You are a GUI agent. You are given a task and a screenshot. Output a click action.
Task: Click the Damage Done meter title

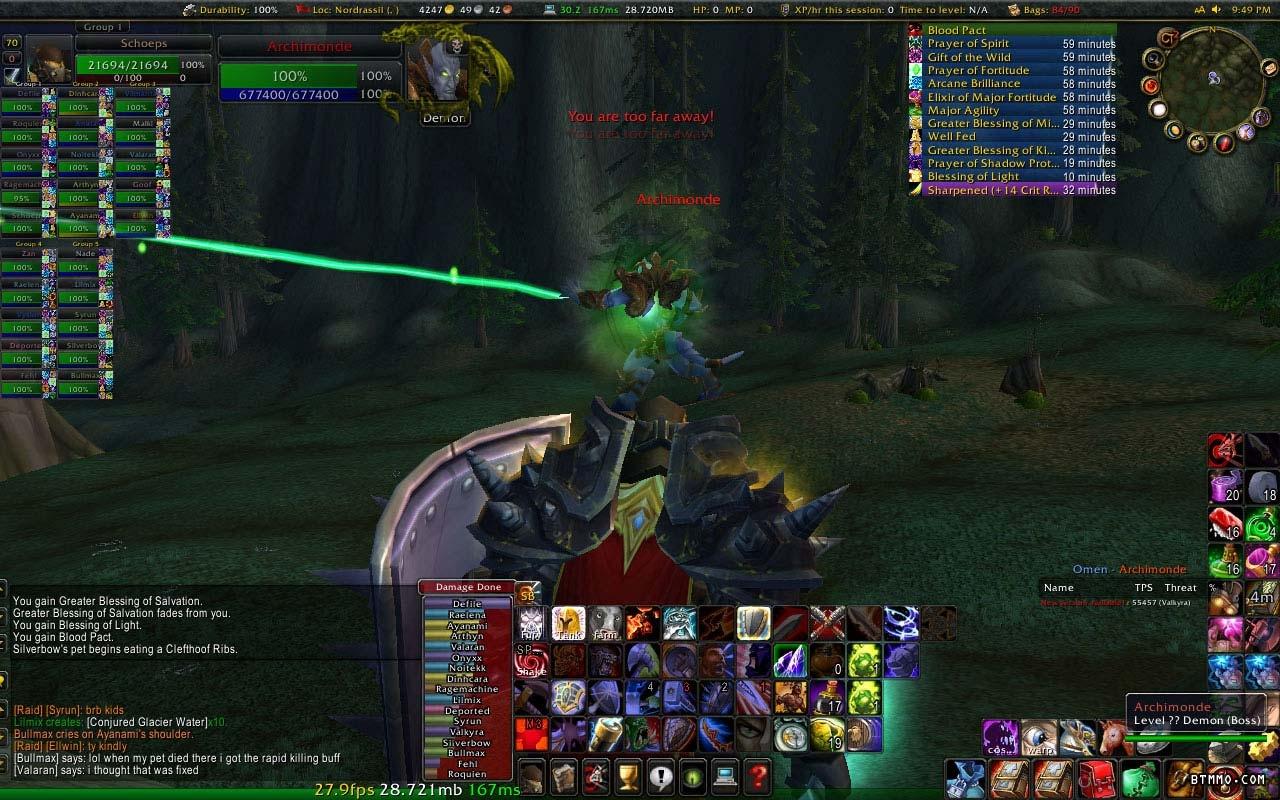[467, 587]
